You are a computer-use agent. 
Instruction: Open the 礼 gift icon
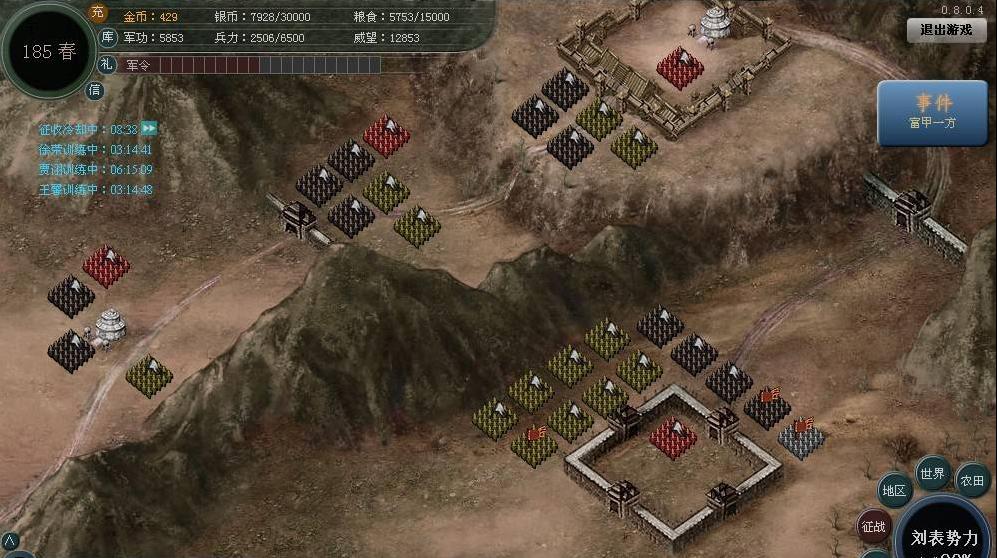pyautogui.click(x=107, y=64)
